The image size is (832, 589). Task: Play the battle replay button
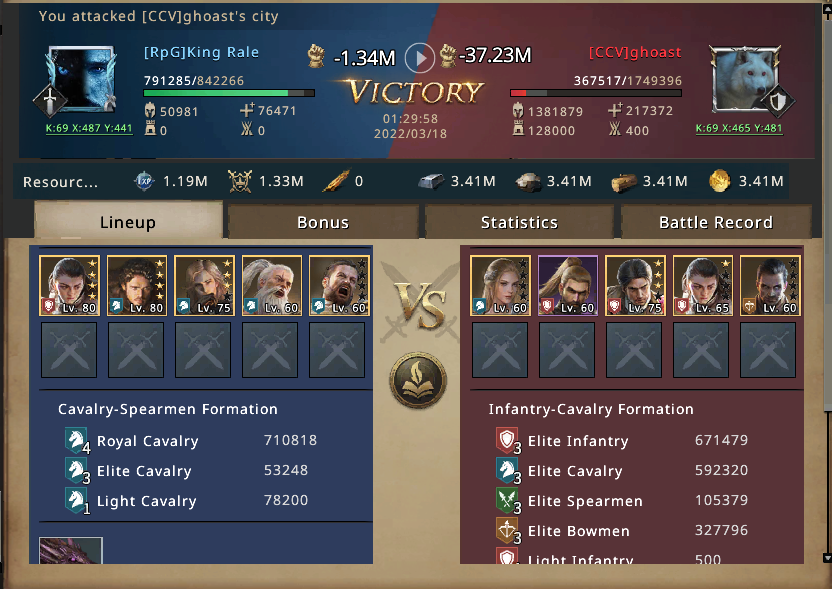pos(421,58)
